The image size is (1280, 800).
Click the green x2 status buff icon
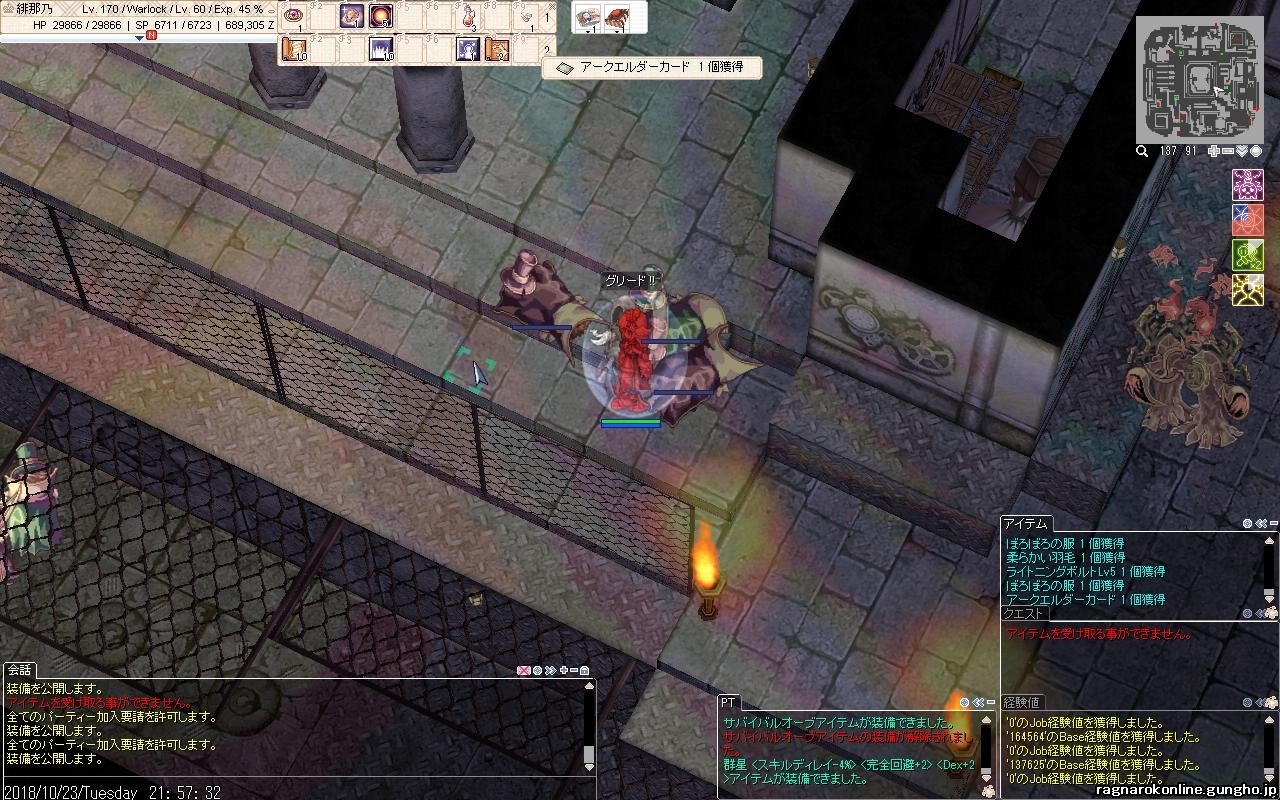click(x=1247, y=254)
